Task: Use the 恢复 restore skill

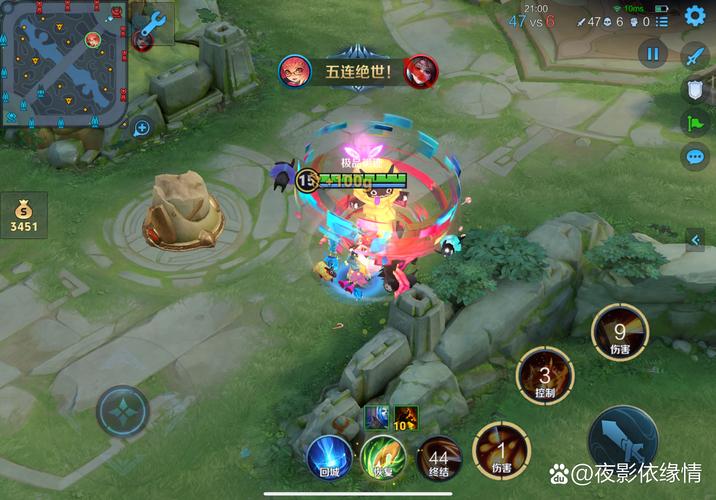Action: (x=383, y=456)
